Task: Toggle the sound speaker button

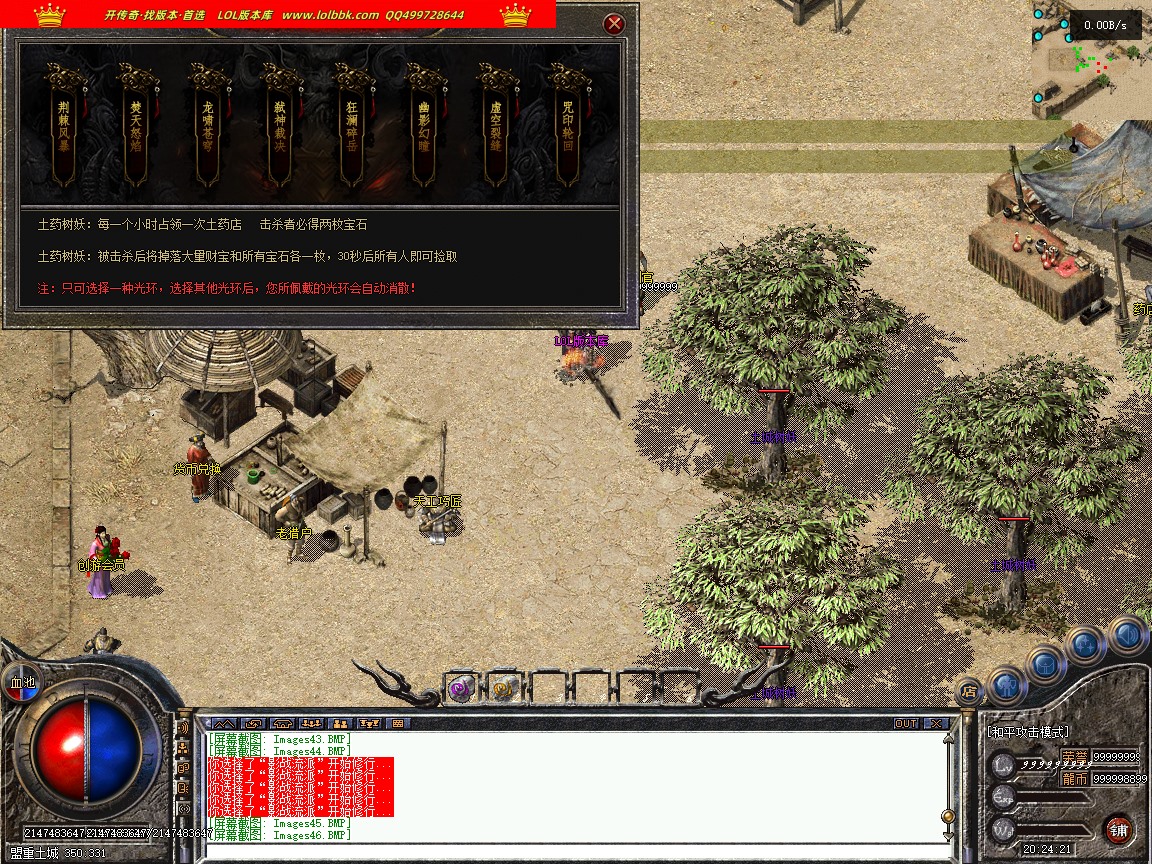Action: coord(1127,634)
